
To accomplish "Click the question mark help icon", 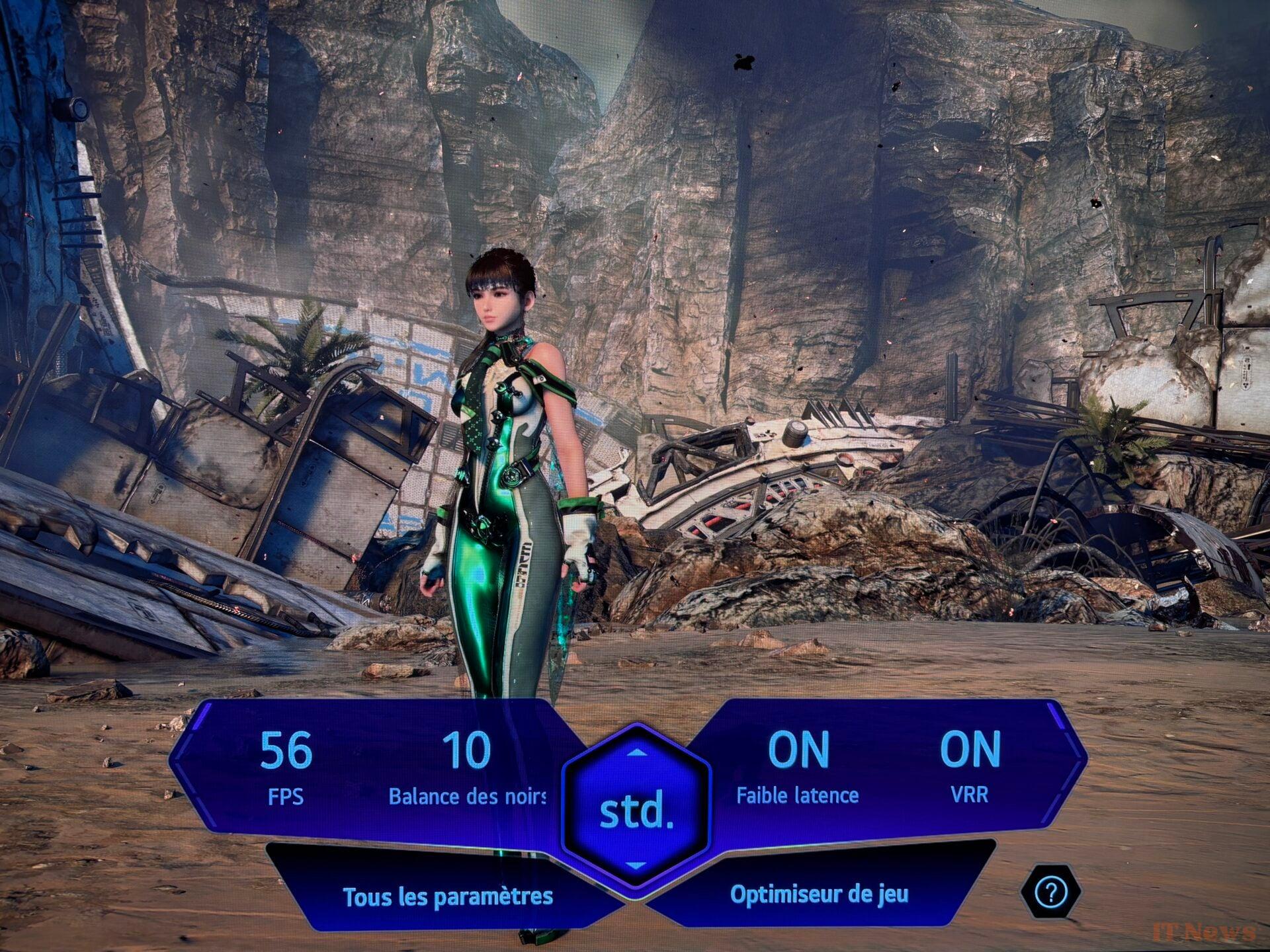I will (x=1050, y=893).
